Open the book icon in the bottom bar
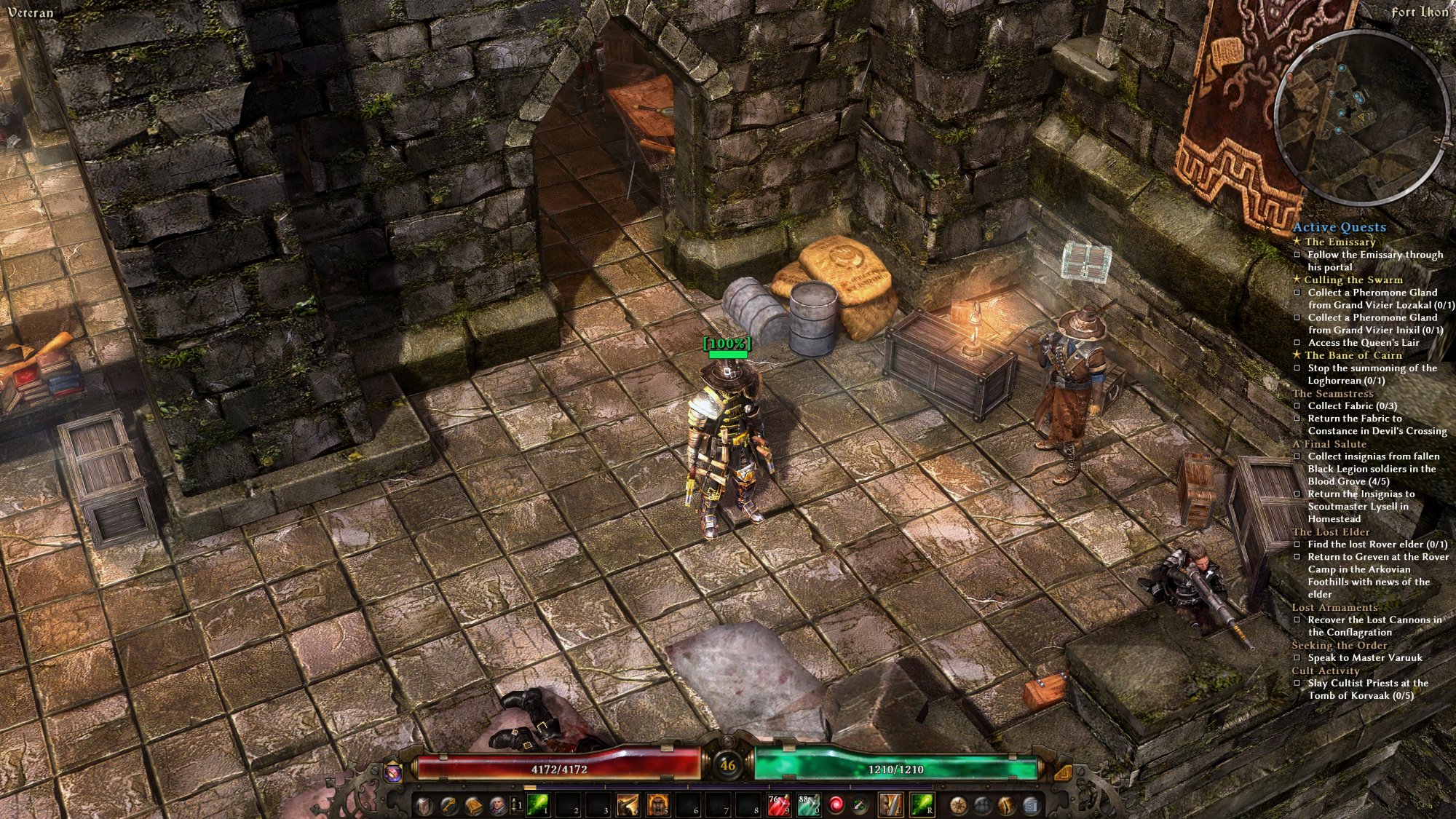 (473, 805)
